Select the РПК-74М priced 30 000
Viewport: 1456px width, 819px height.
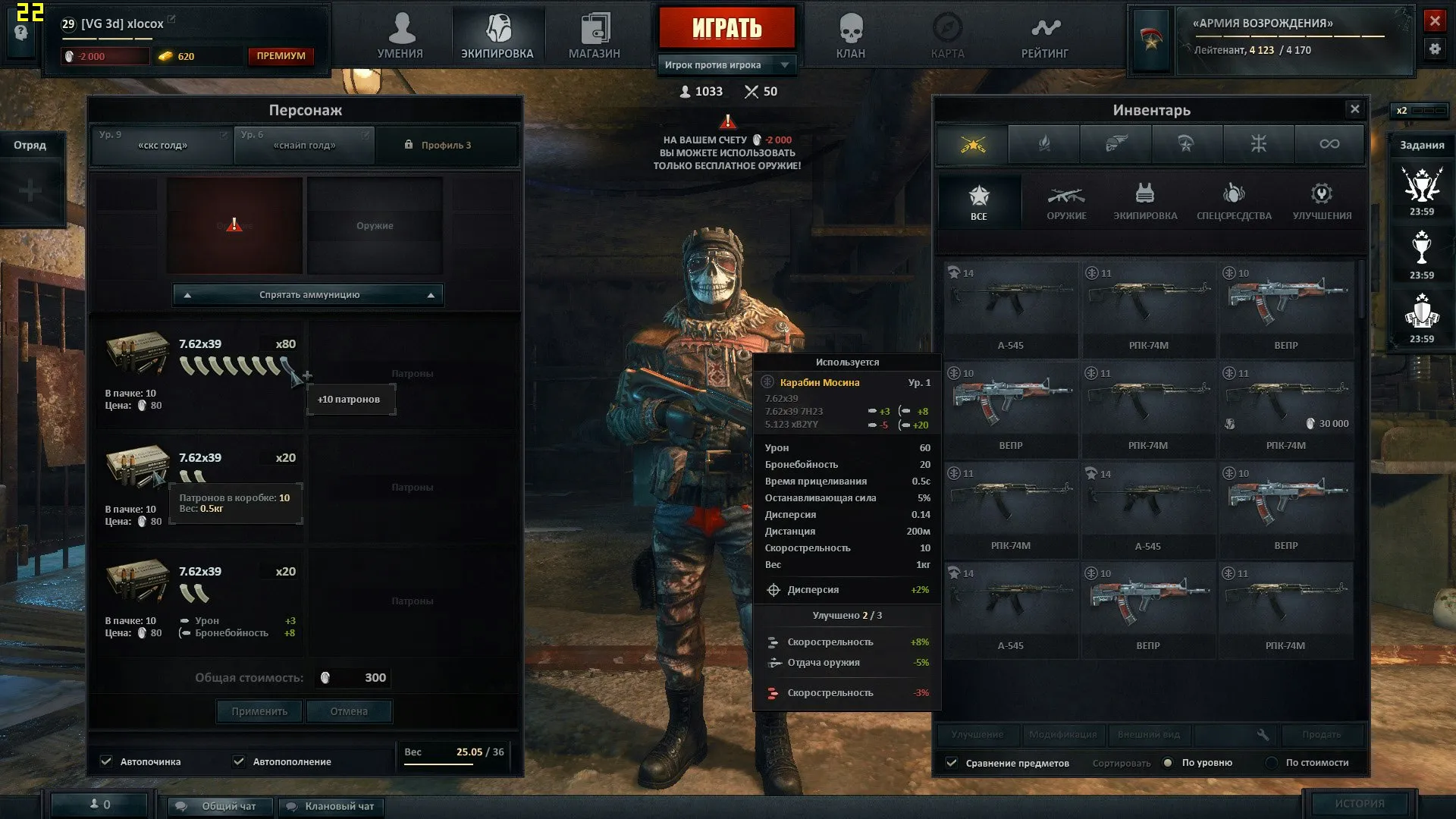(x=1286, y=409)
